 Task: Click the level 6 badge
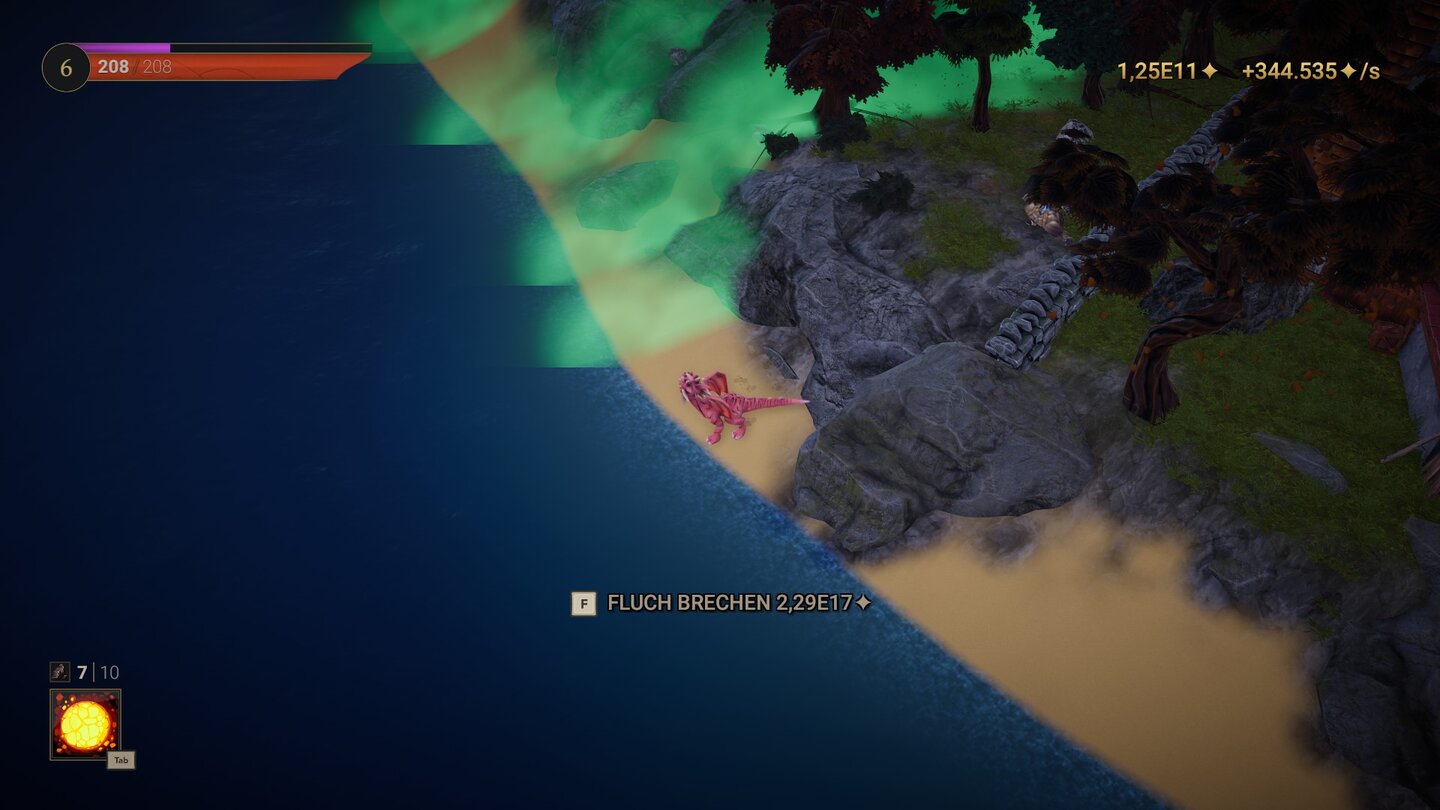[x=64, y=67]
